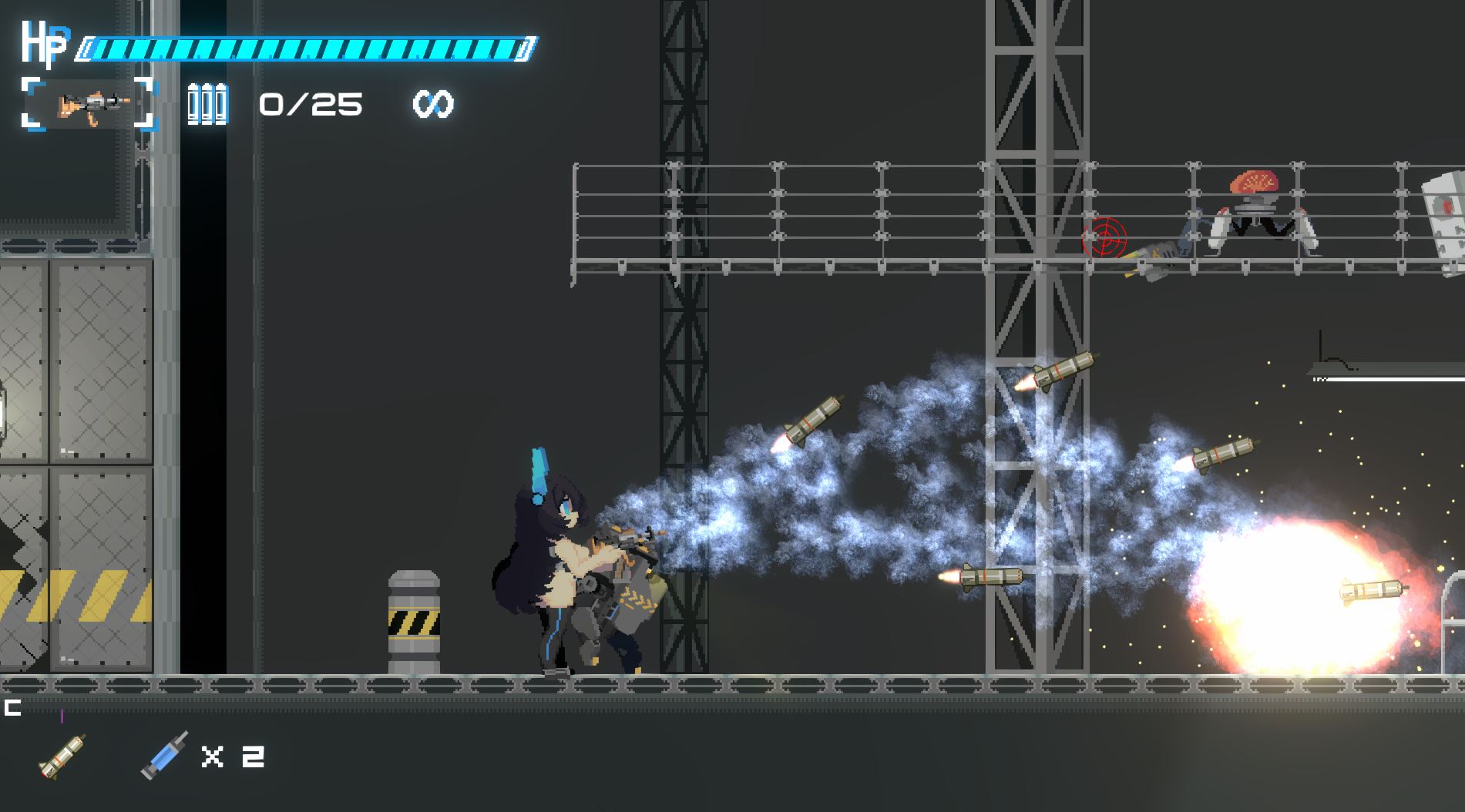Select the equipped rifle weapon slot

pyautogui.click(x=89, y=103)
